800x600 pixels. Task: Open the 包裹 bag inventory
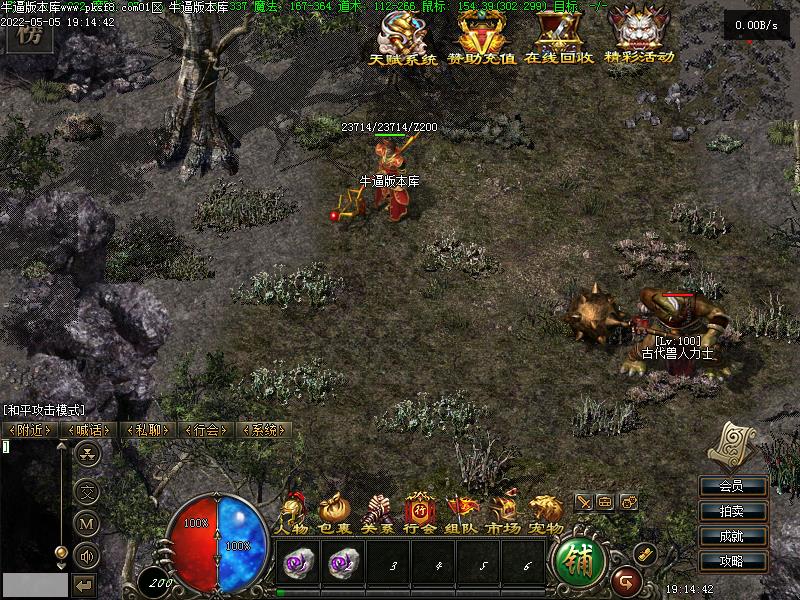[x=335, y=514]
